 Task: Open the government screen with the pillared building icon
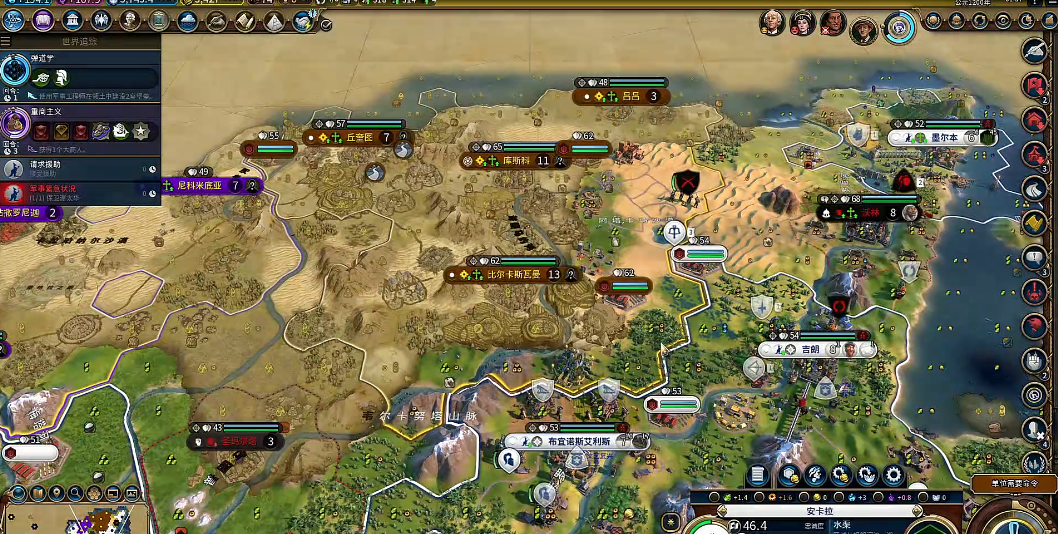[72, 20]
